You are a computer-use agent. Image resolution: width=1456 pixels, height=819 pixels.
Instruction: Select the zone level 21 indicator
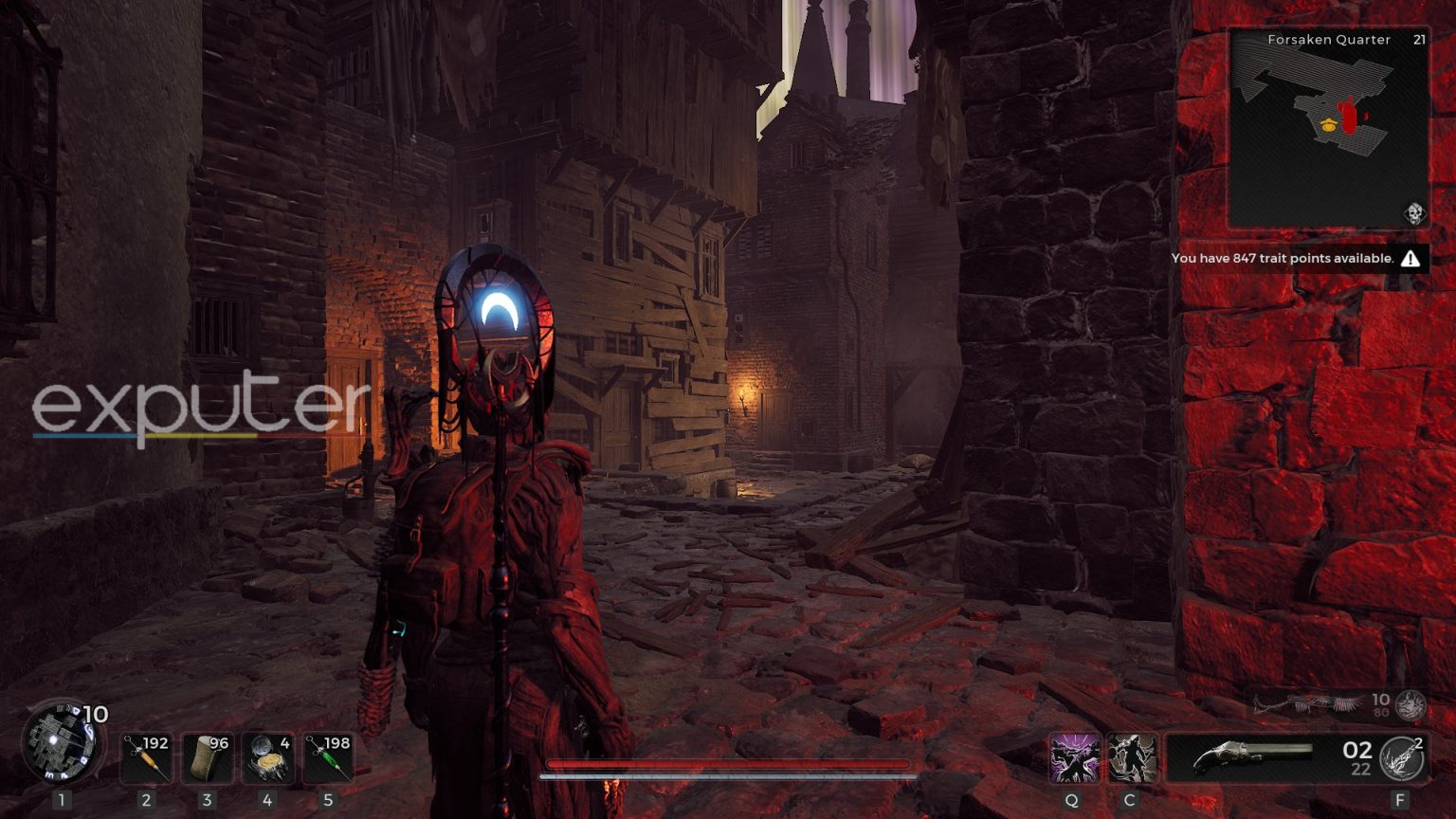pos(1419,39)
